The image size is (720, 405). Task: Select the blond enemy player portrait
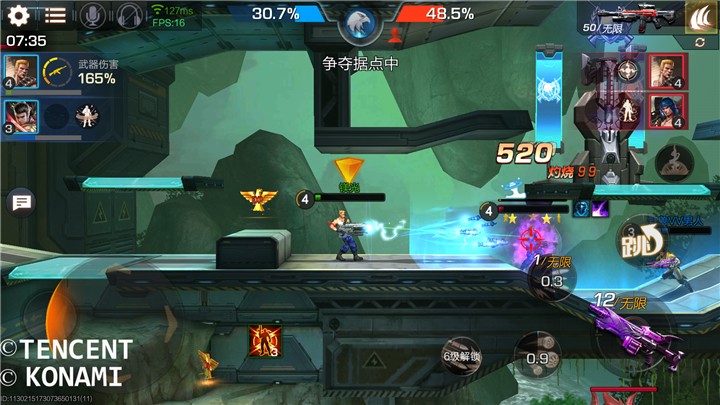(x=665, y=71)
